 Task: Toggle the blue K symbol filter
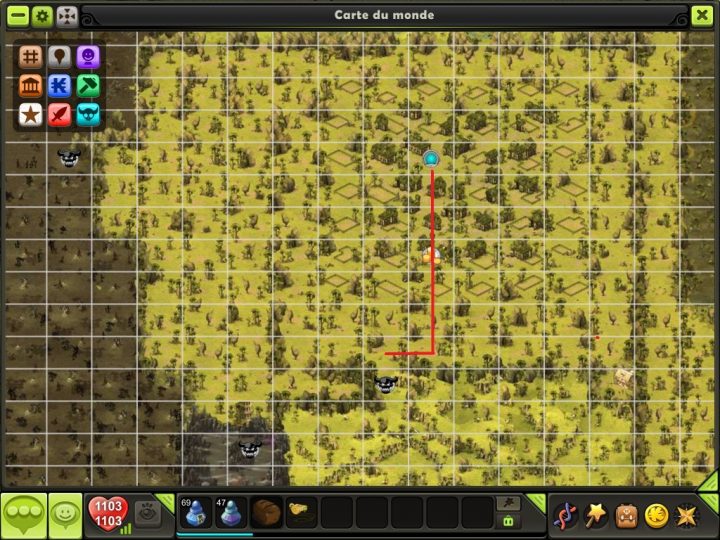59,86
